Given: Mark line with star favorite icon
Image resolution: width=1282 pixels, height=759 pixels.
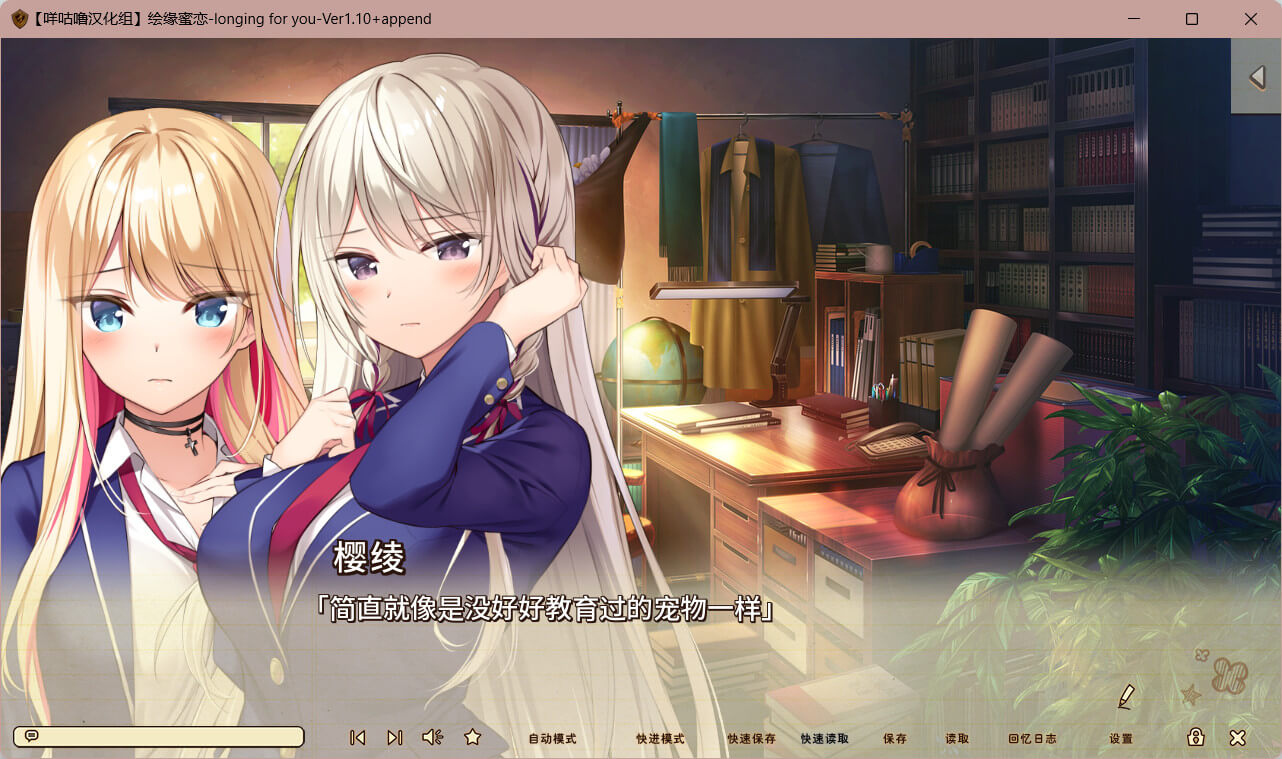Looking at the screenshot, I should (x=473, y=737).
